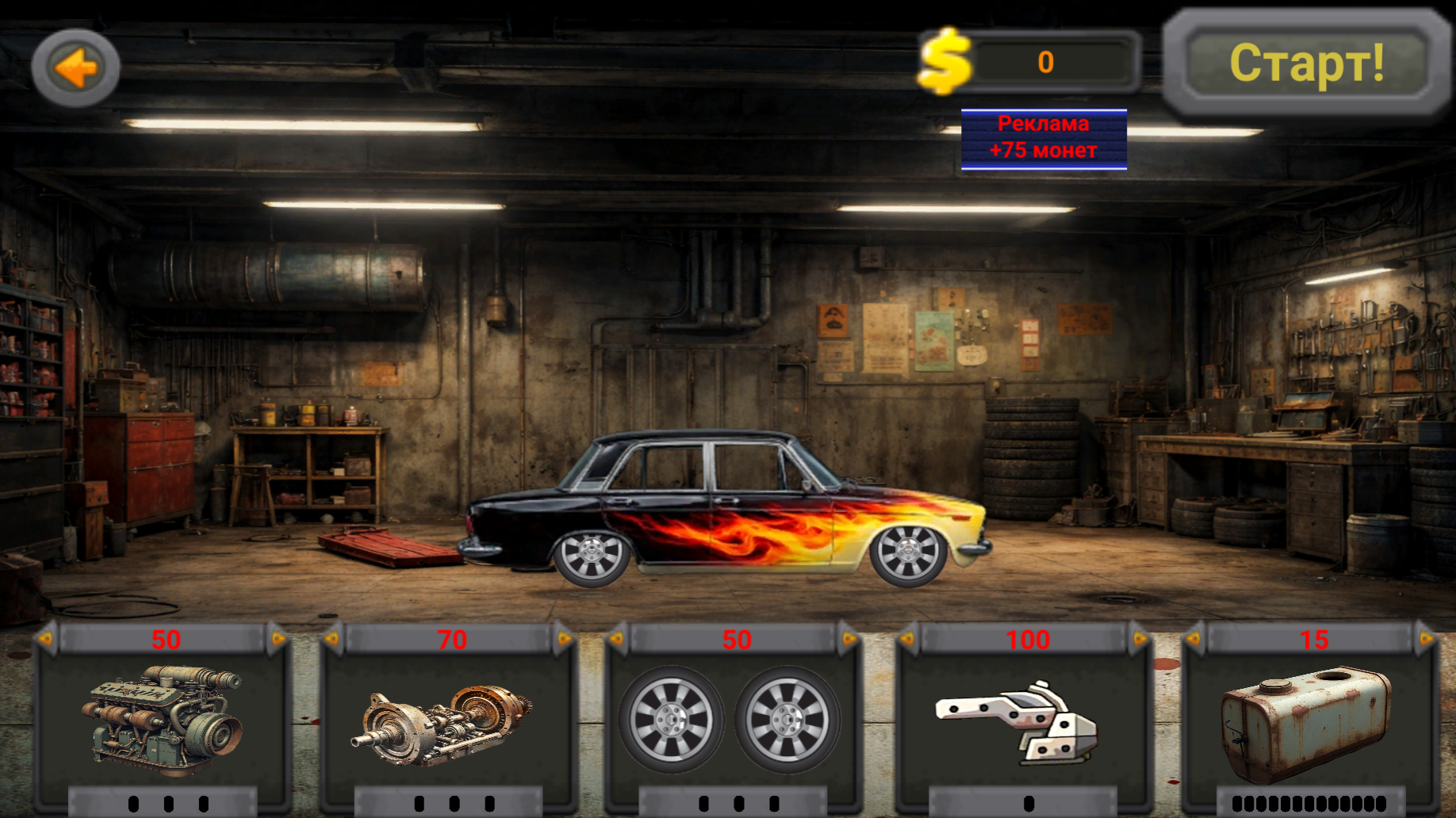
Task: Show previous transmission with left arrow
Action: tap(333, 638)
